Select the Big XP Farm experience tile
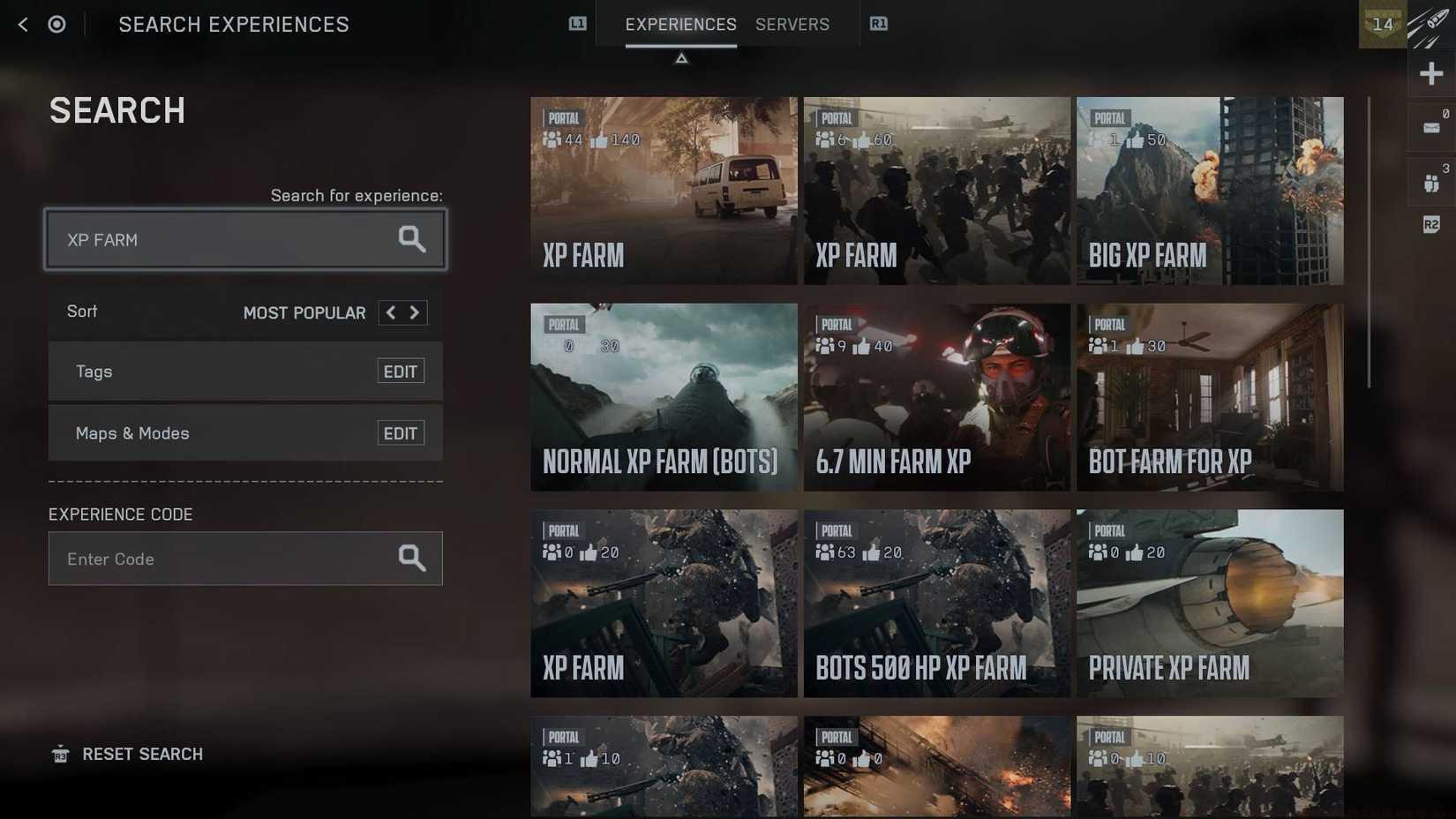 (1210, 191)
